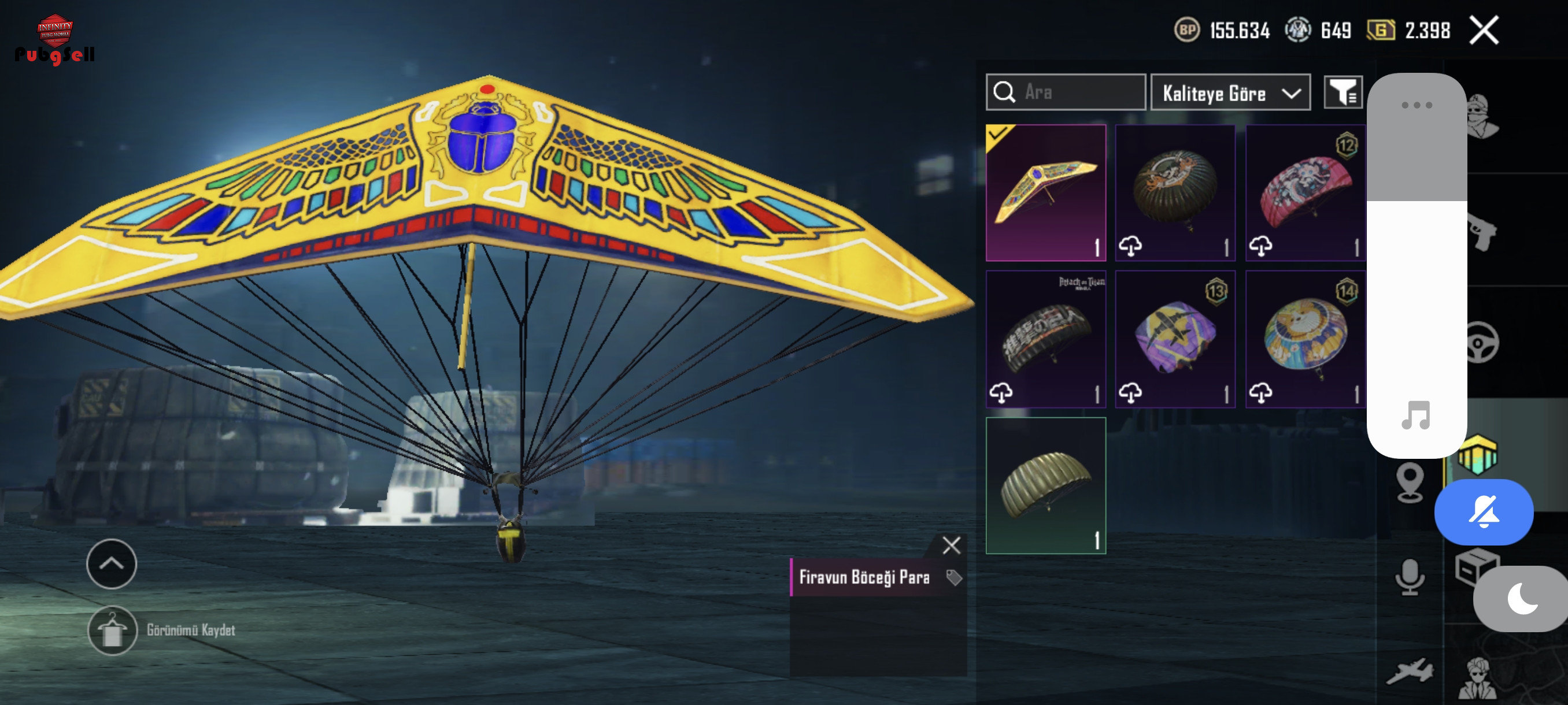Close the Firavun Böceği Para item tooltip
Viewport: 1568px width, 705px height.
tap(951, 545)
